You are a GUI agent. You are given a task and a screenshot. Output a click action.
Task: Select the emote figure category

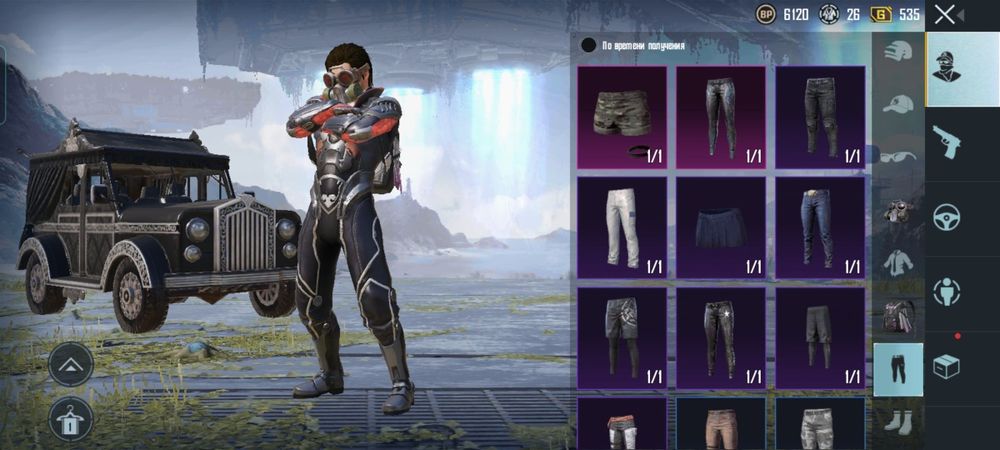(x=946, y=292)
